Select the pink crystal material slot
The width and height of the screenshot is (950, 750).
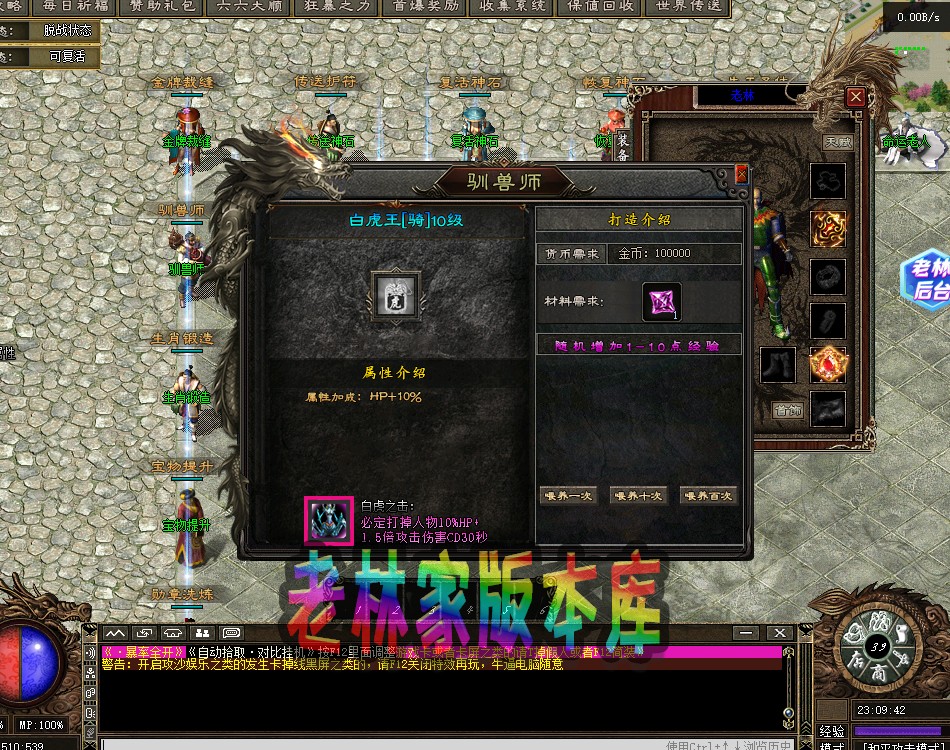pos(661,302)
